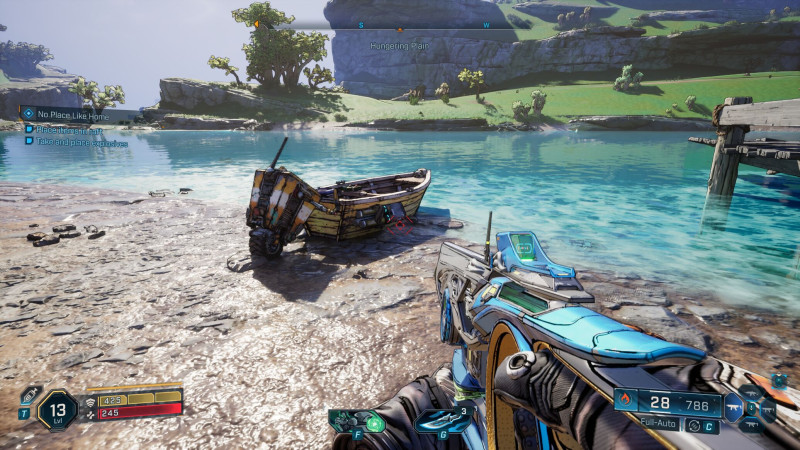800x450 pixels.
Task: Open the No Place Like Home quest tracker
Action: [x=70, y=114]
